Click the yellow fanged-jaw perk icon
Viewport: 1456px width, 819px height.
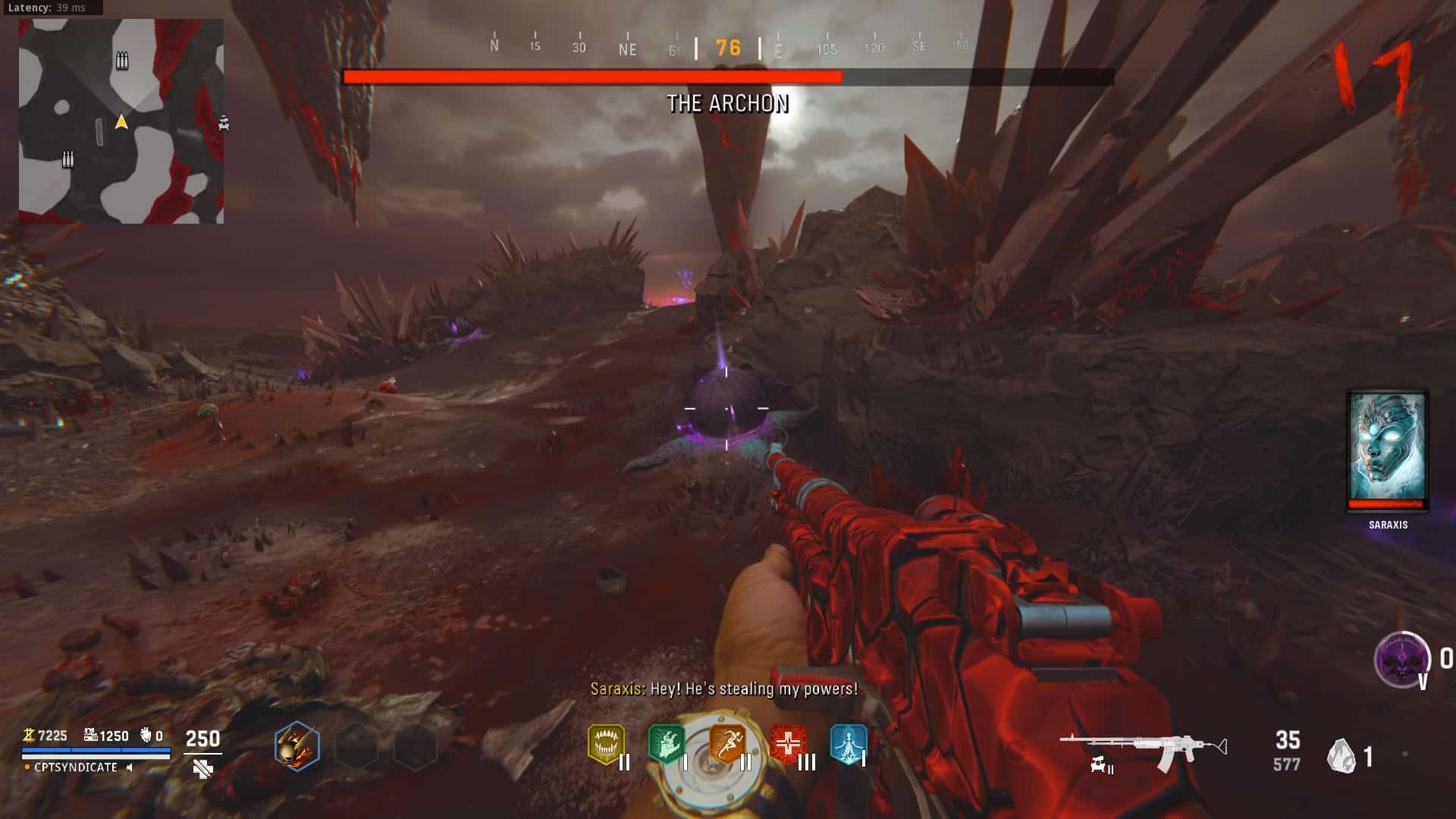pos(606,744)
